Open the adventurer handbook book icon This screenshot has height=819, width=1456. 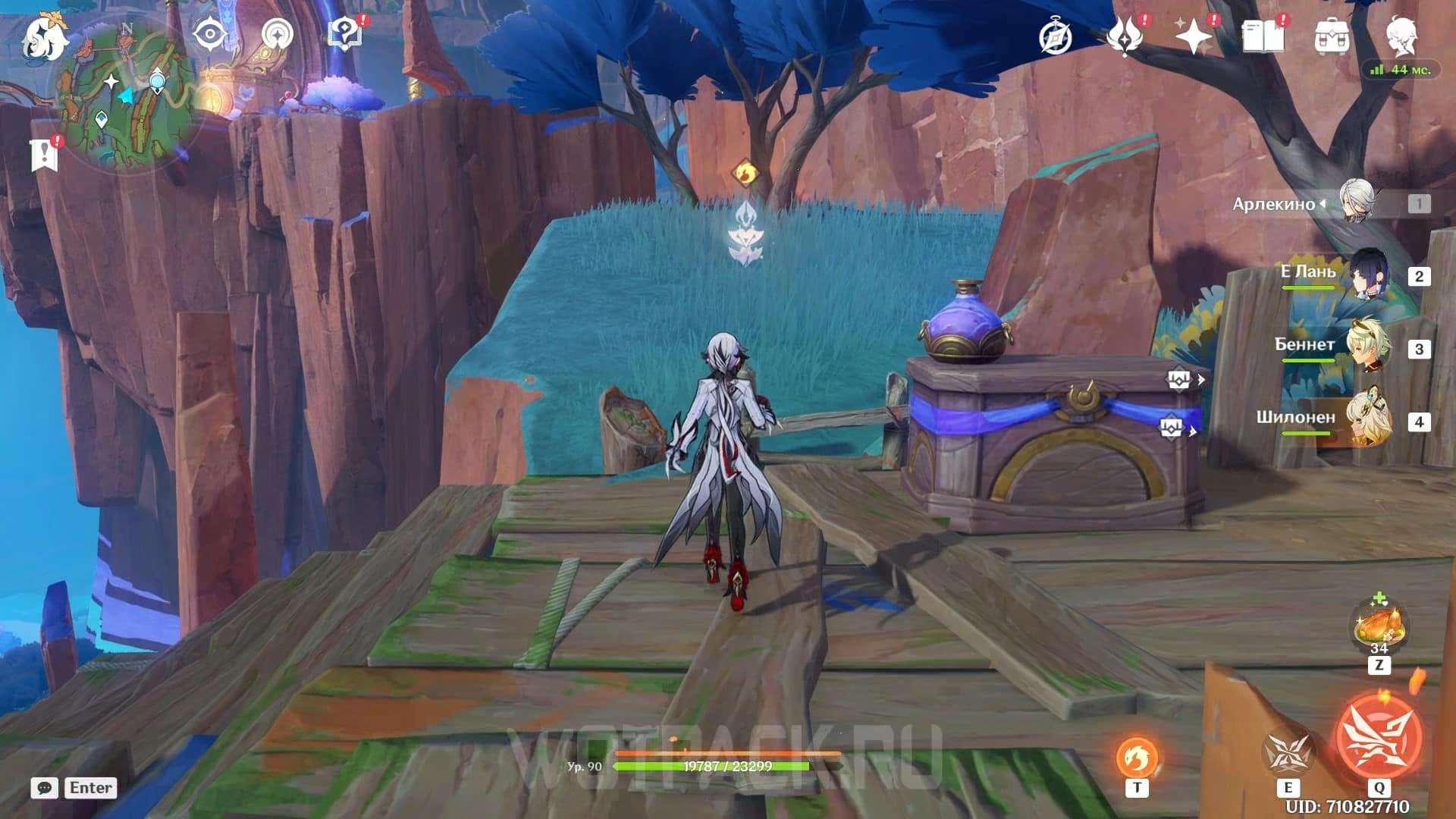pos(1263,37)
